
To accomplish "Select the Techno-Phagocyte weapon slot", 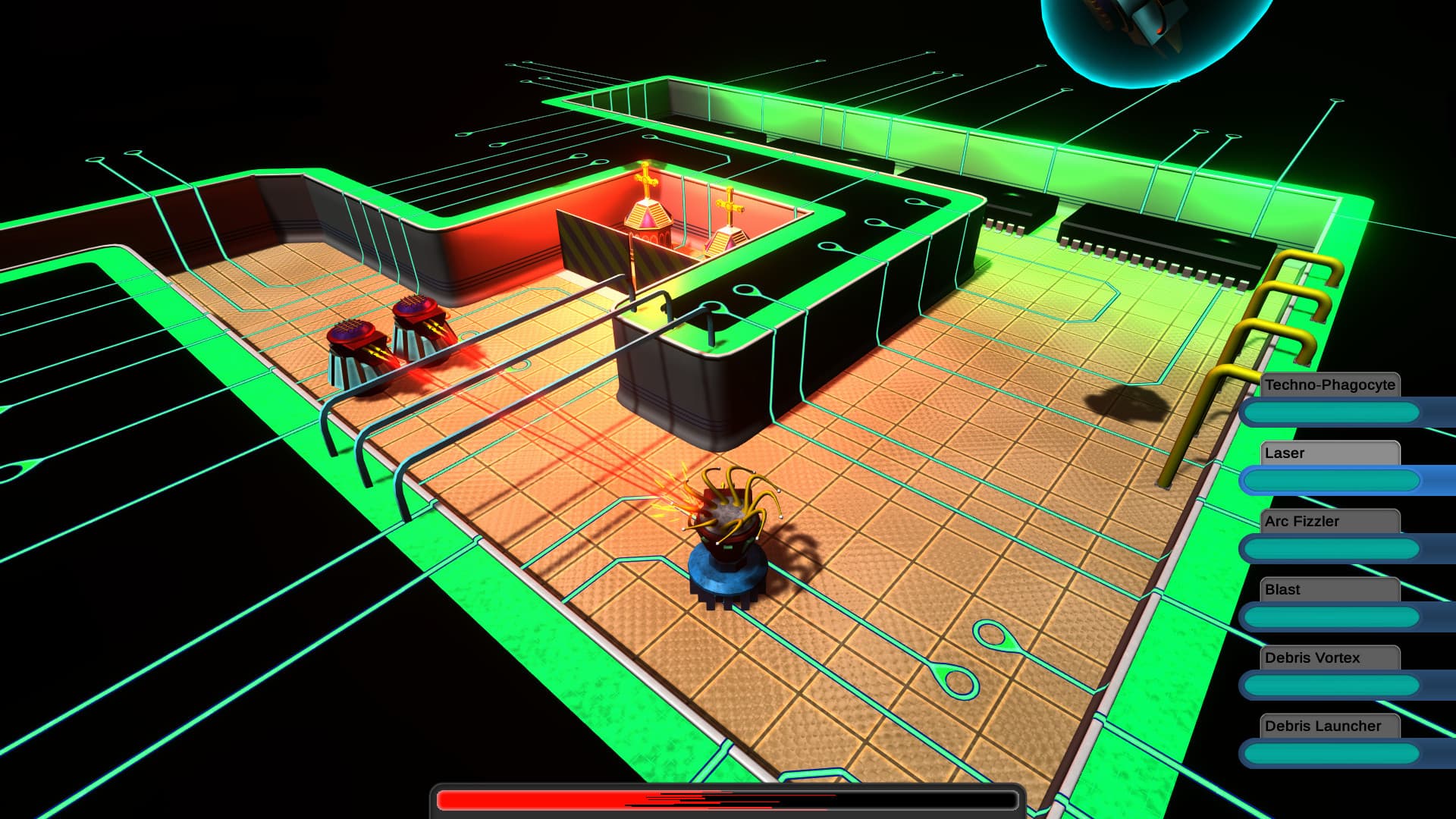I will coord(1330,385).
